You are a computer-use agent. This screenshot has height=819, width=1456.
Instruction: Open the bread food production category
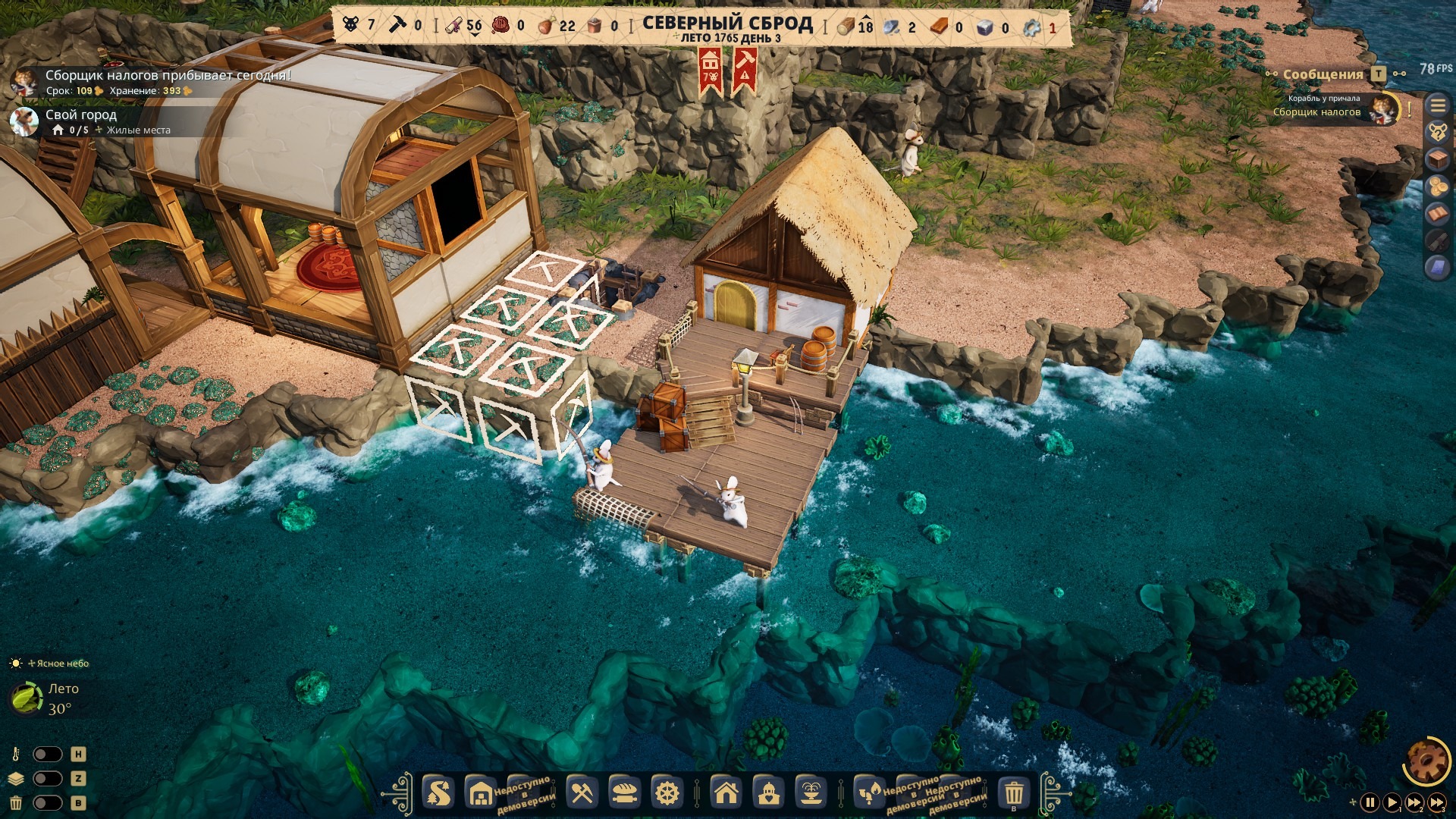point(624,793)
